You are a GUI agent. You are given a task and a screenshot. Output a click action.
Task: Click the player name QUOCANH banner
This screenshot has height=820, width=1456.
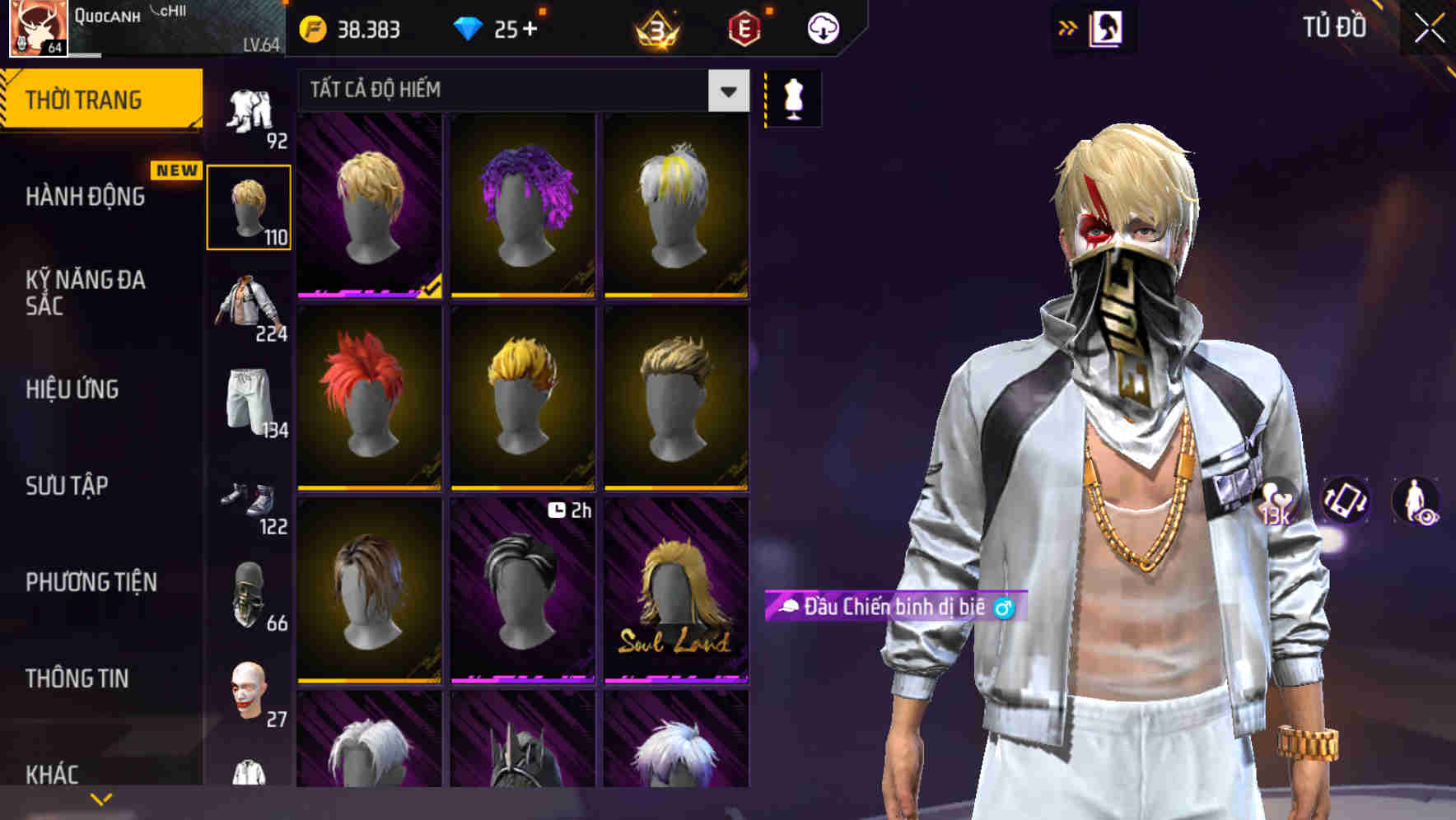(x=107, y=14)
